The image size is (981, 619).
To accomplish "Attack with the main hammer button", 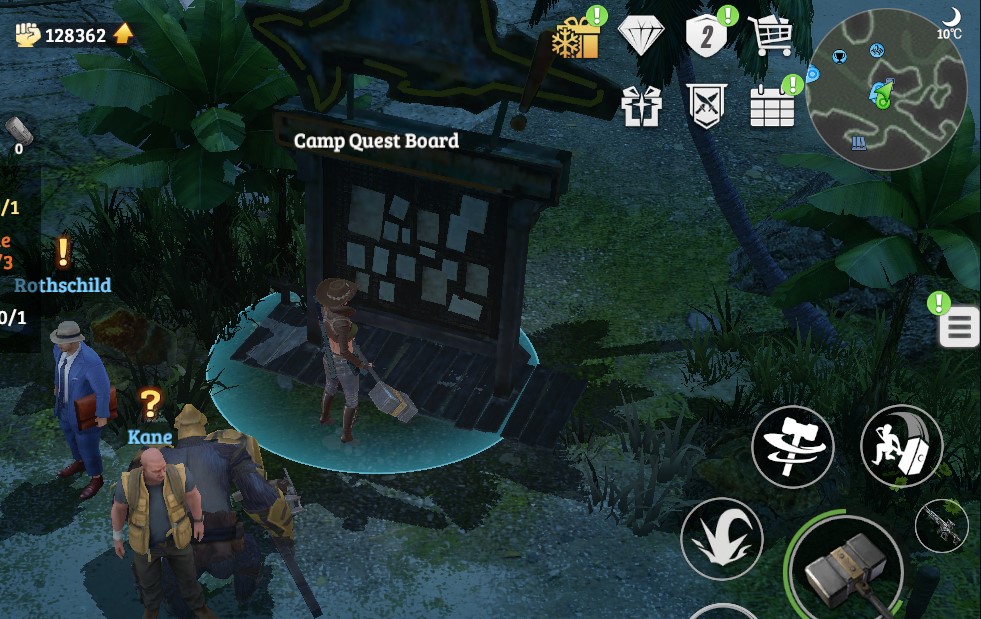I will [x=846, y=570].
